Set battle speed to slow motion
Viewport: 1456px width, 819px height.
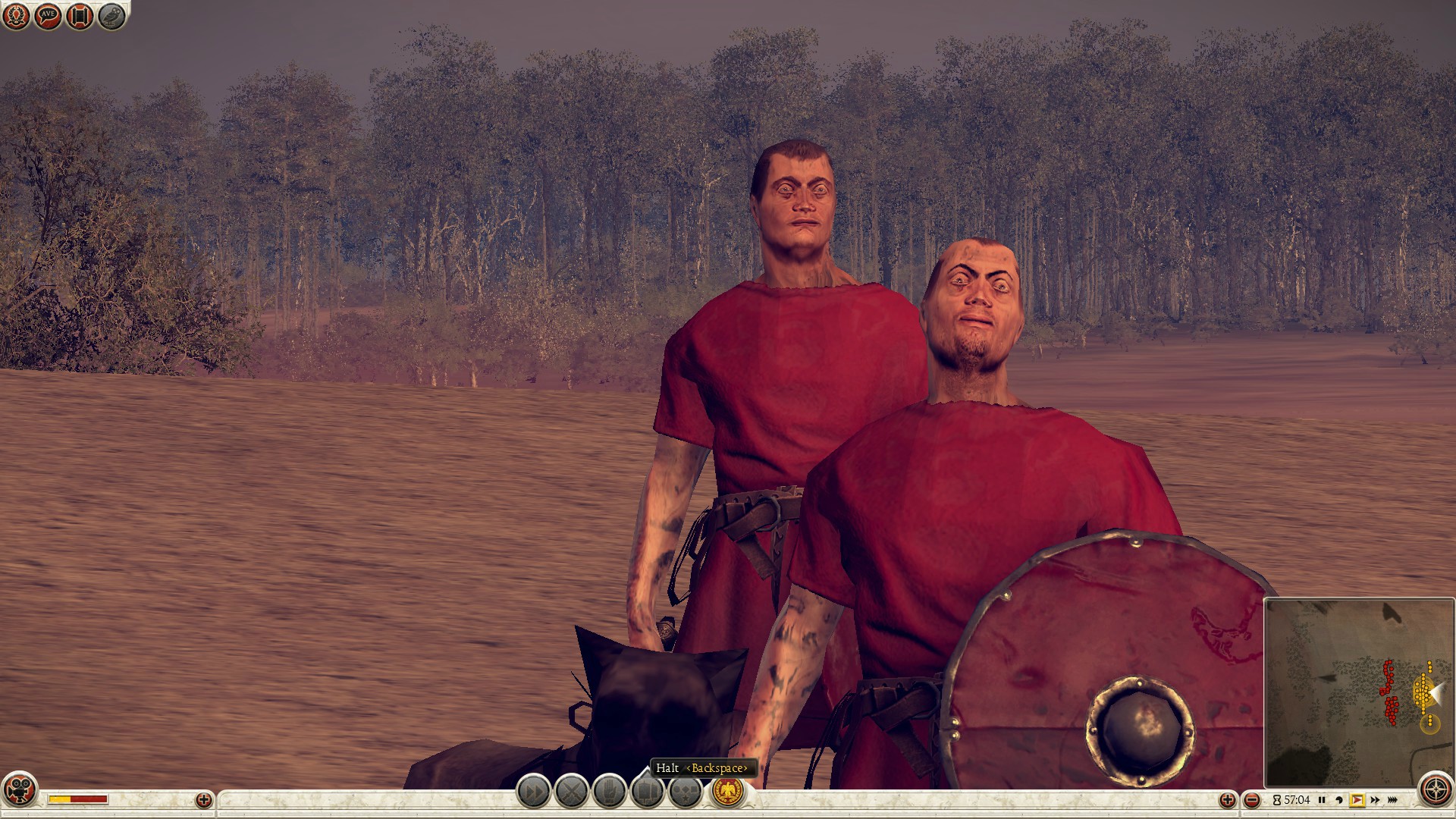click(1339, 800)
